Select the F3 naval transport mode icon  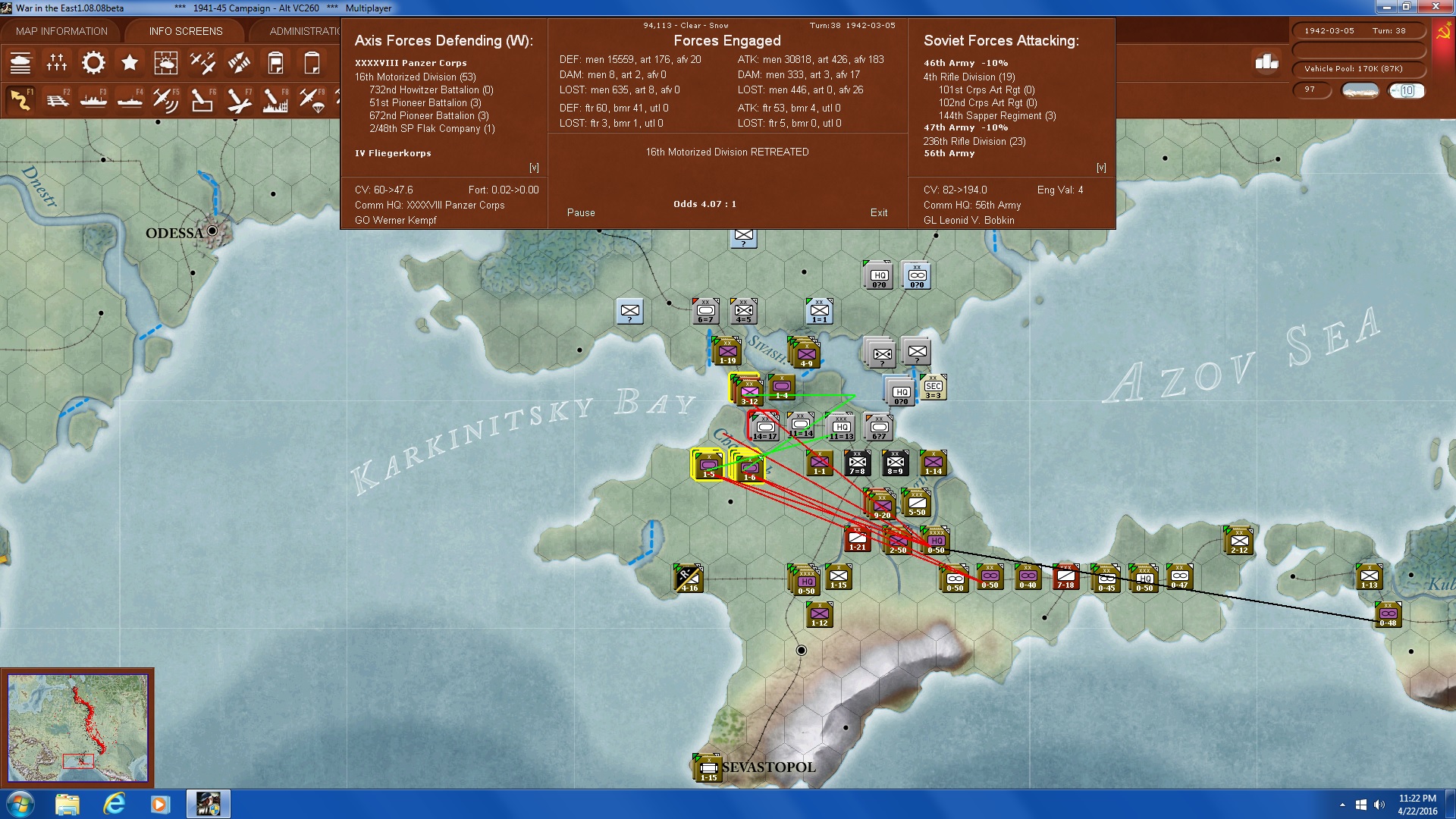pos(93,99)
